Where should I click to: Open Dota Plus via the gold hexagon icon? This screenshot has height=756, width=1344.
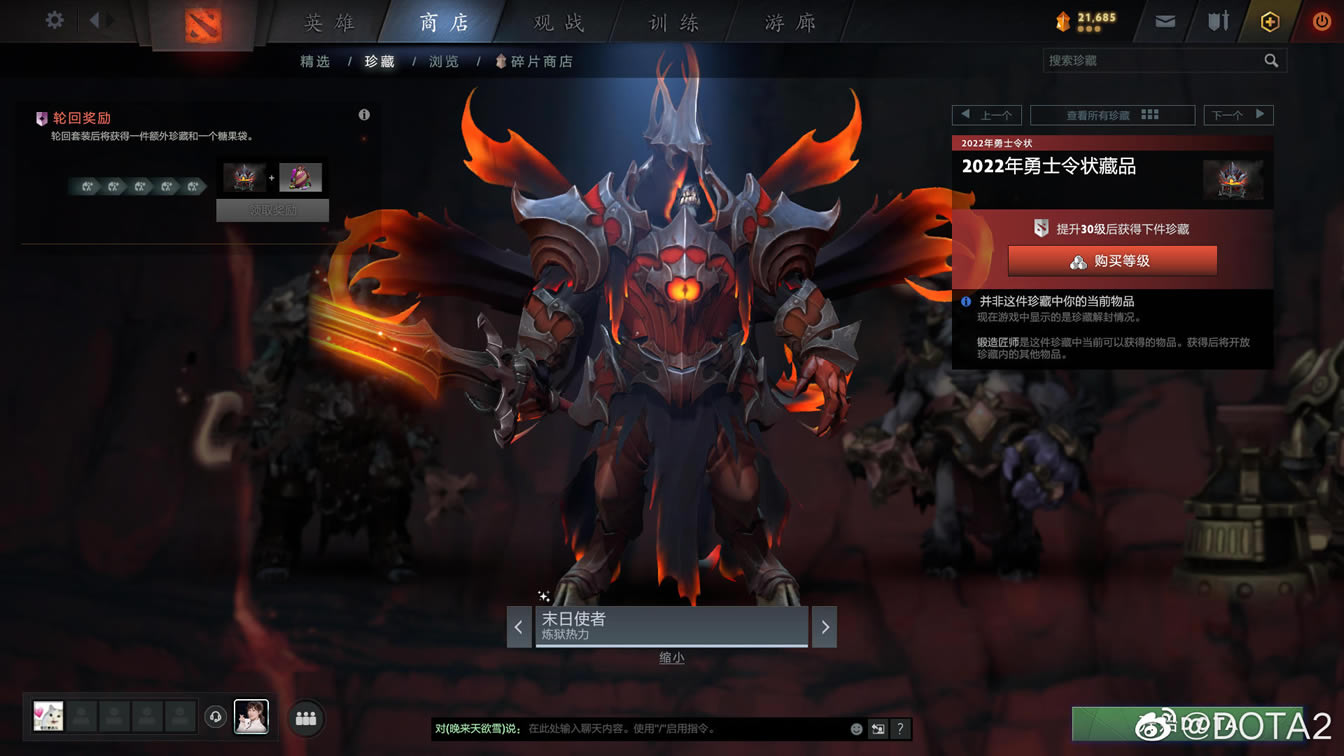click(1269, 19)
